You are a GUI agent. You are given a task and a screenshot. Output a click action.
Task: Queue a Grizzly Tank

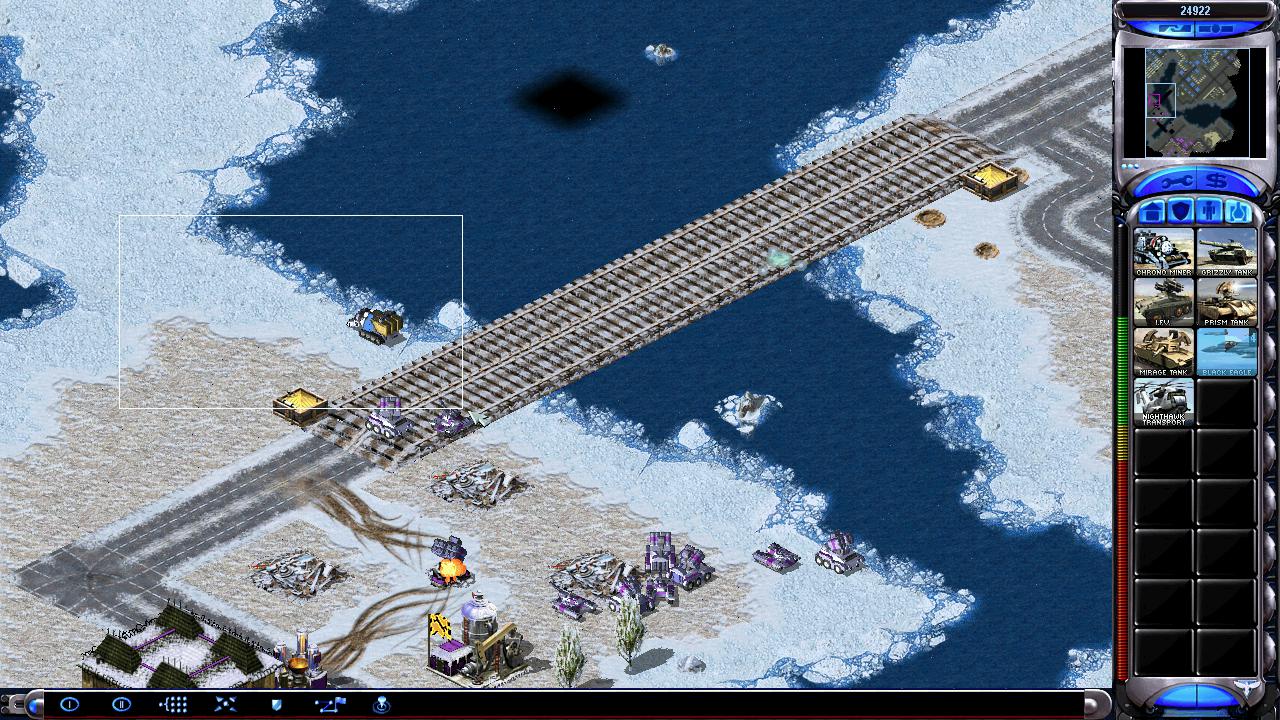pyautogui.click(x=1227, y=252)
